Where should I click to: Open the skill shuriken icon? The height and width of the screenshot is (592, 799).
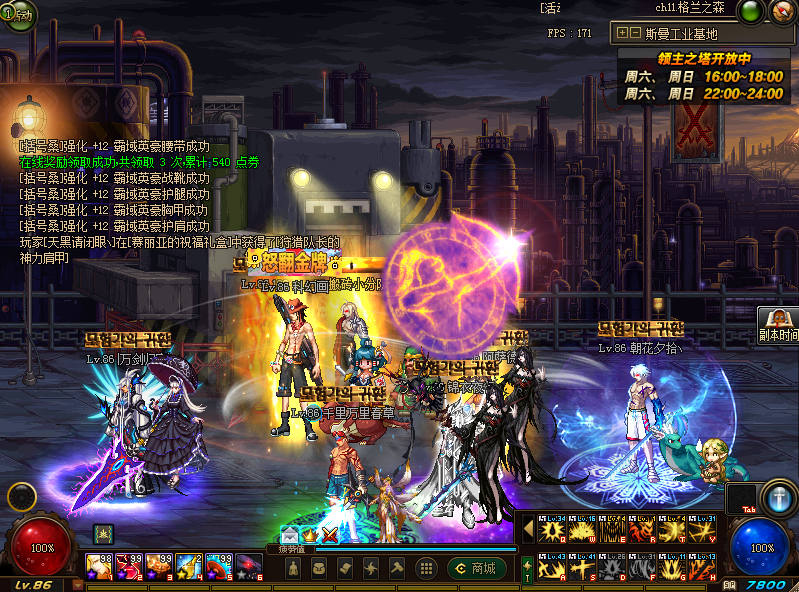point(371,568)
